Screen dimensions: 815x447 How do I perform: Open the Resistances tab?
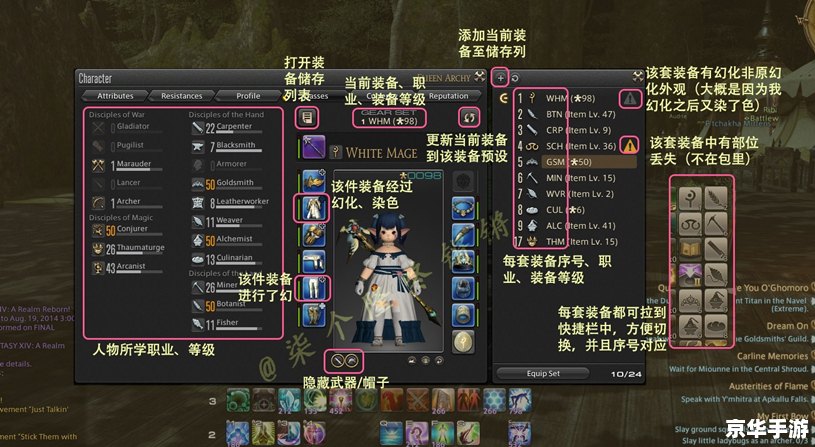coord(181,96)
